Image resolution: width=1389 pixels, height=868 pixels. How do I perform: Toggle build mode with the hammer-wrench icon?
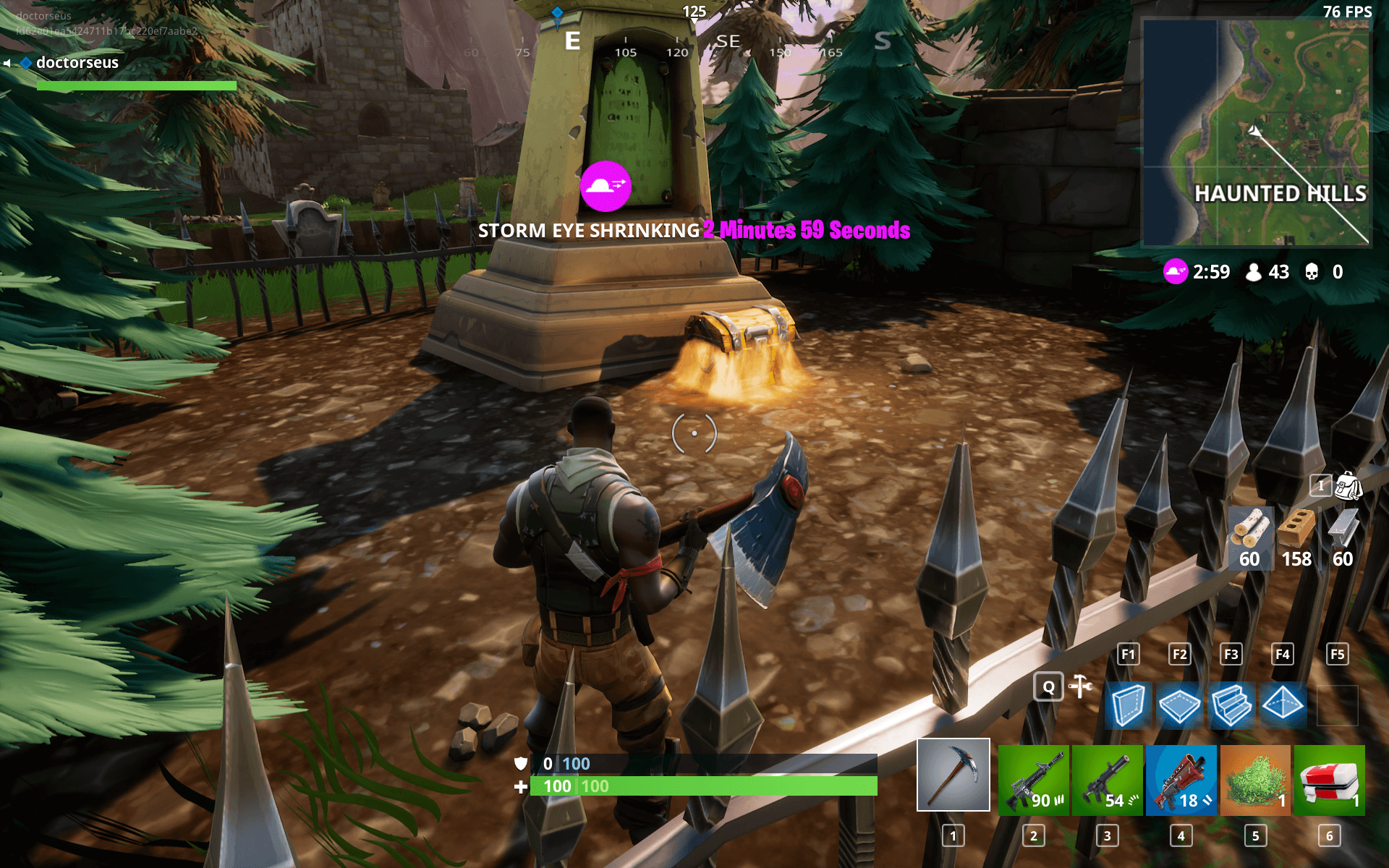(1081, 686)
